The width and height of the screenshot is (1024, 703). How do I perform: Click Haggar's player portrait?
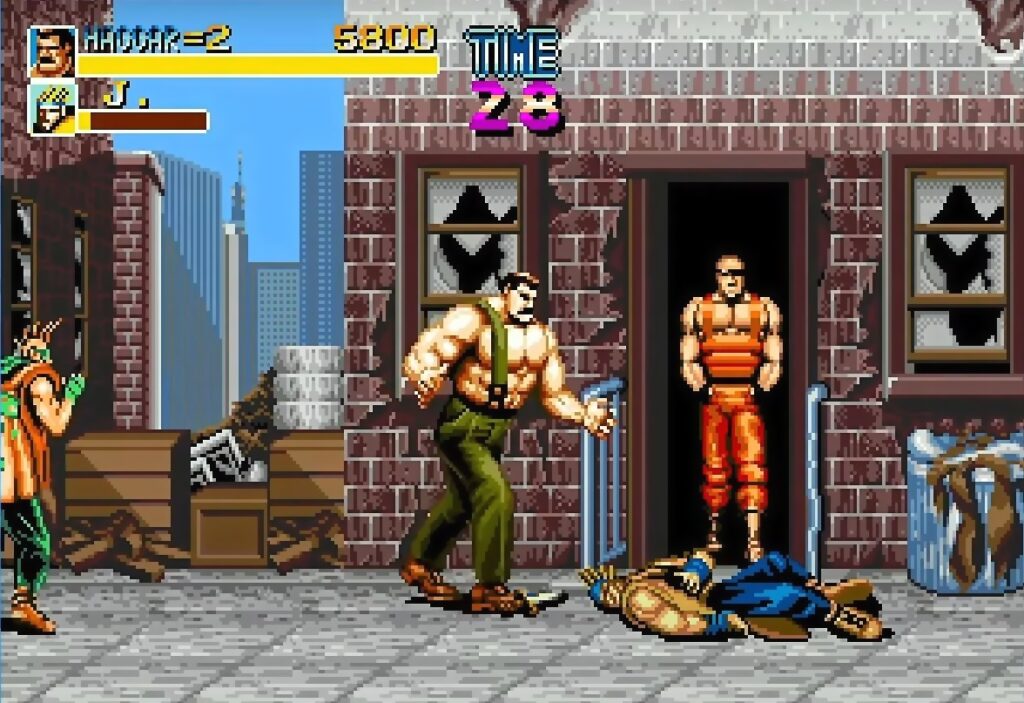(x=51, y=51)
